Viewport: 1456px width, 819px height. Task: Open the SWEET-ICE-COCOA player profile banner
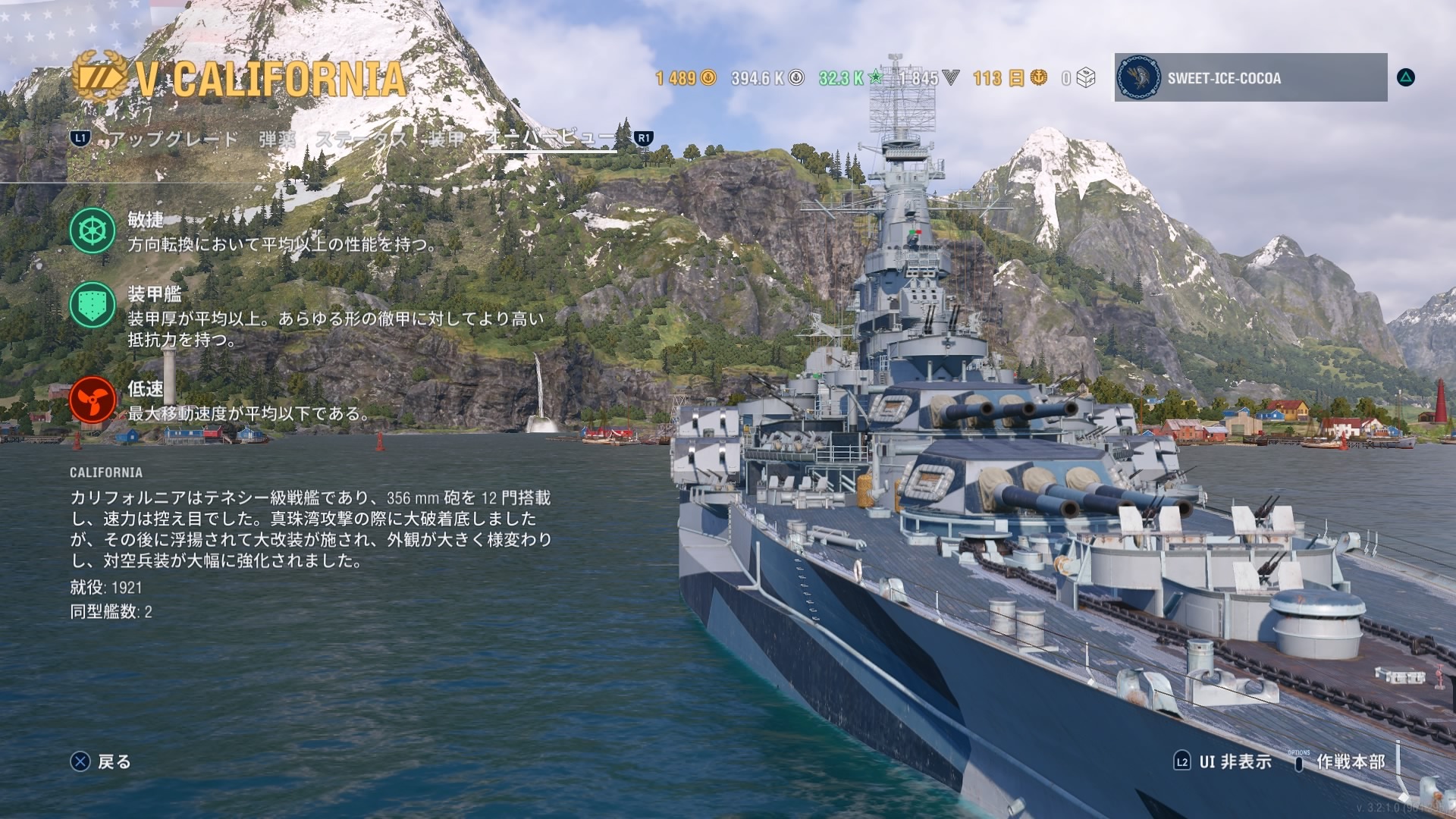point(1250,77)
